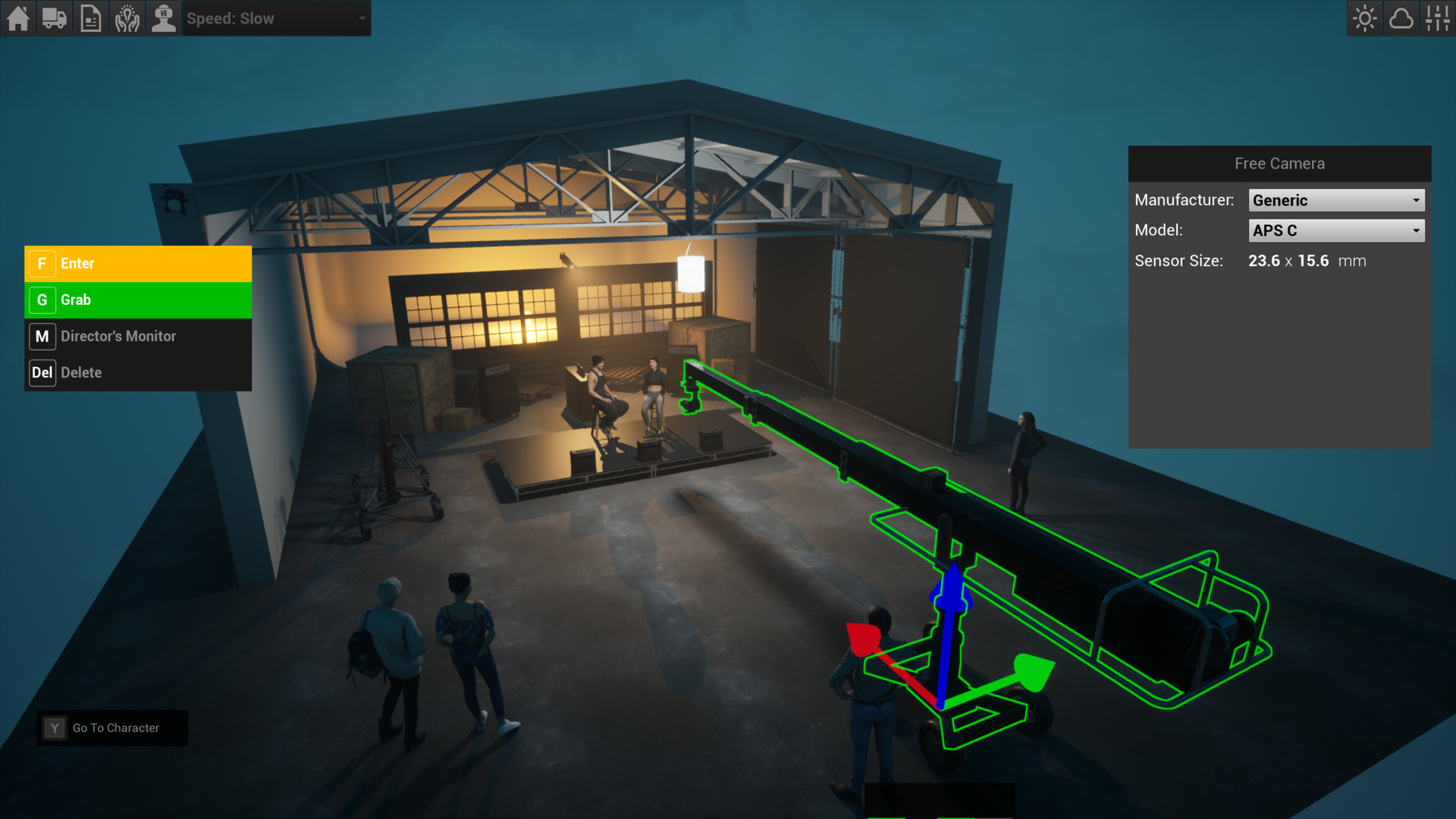Click the Go To Character button
The width and height of the screenshot is (1456, 819).
(112, 727)
